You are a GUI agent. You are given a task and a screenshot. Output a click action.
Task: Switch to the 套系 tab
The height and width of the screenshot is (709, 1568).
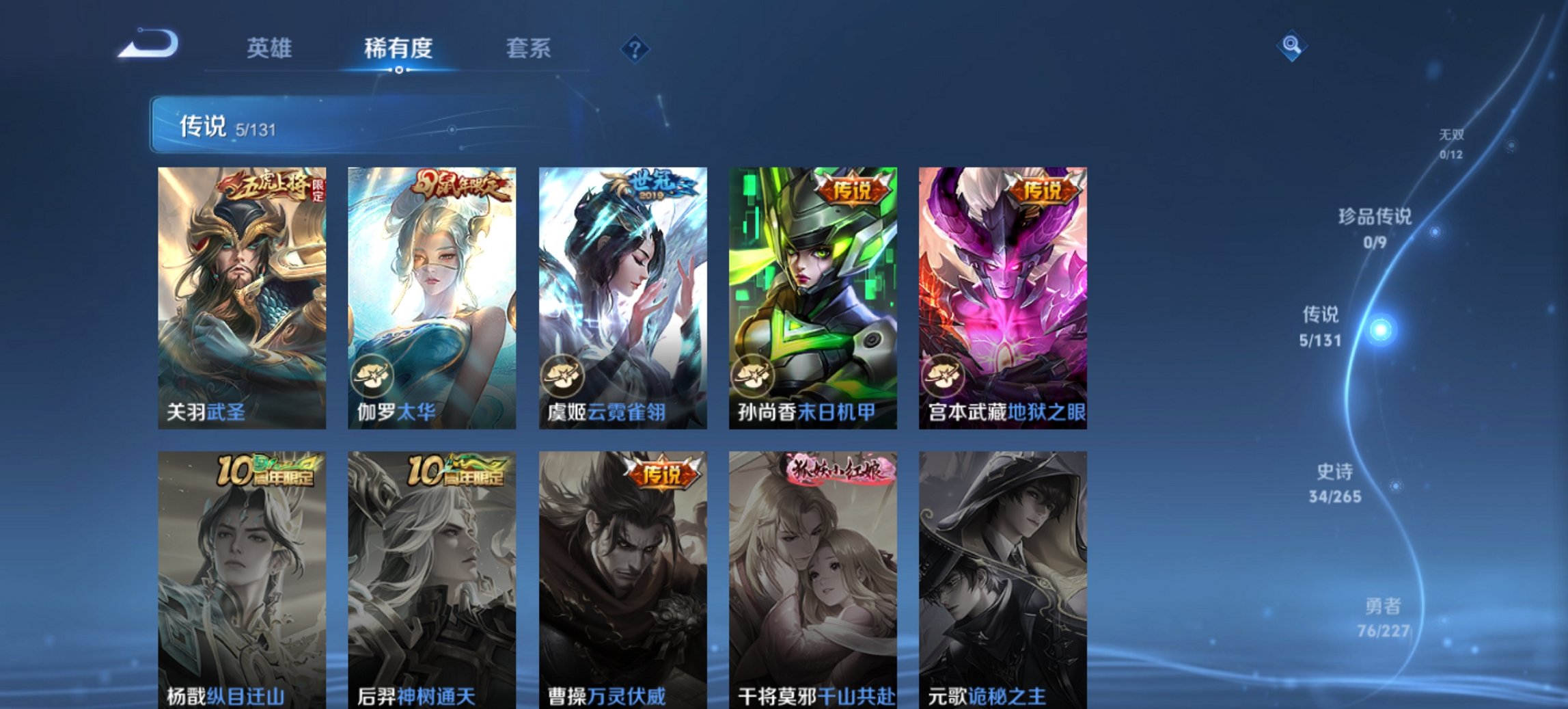529,48
